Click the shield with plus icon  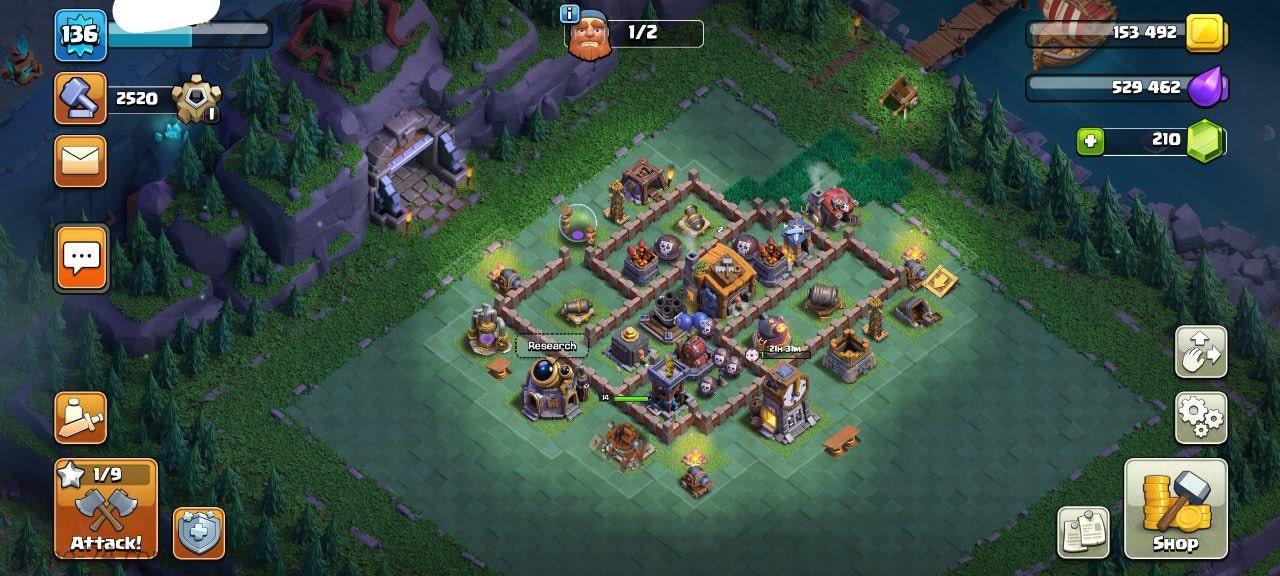point(198,532)
